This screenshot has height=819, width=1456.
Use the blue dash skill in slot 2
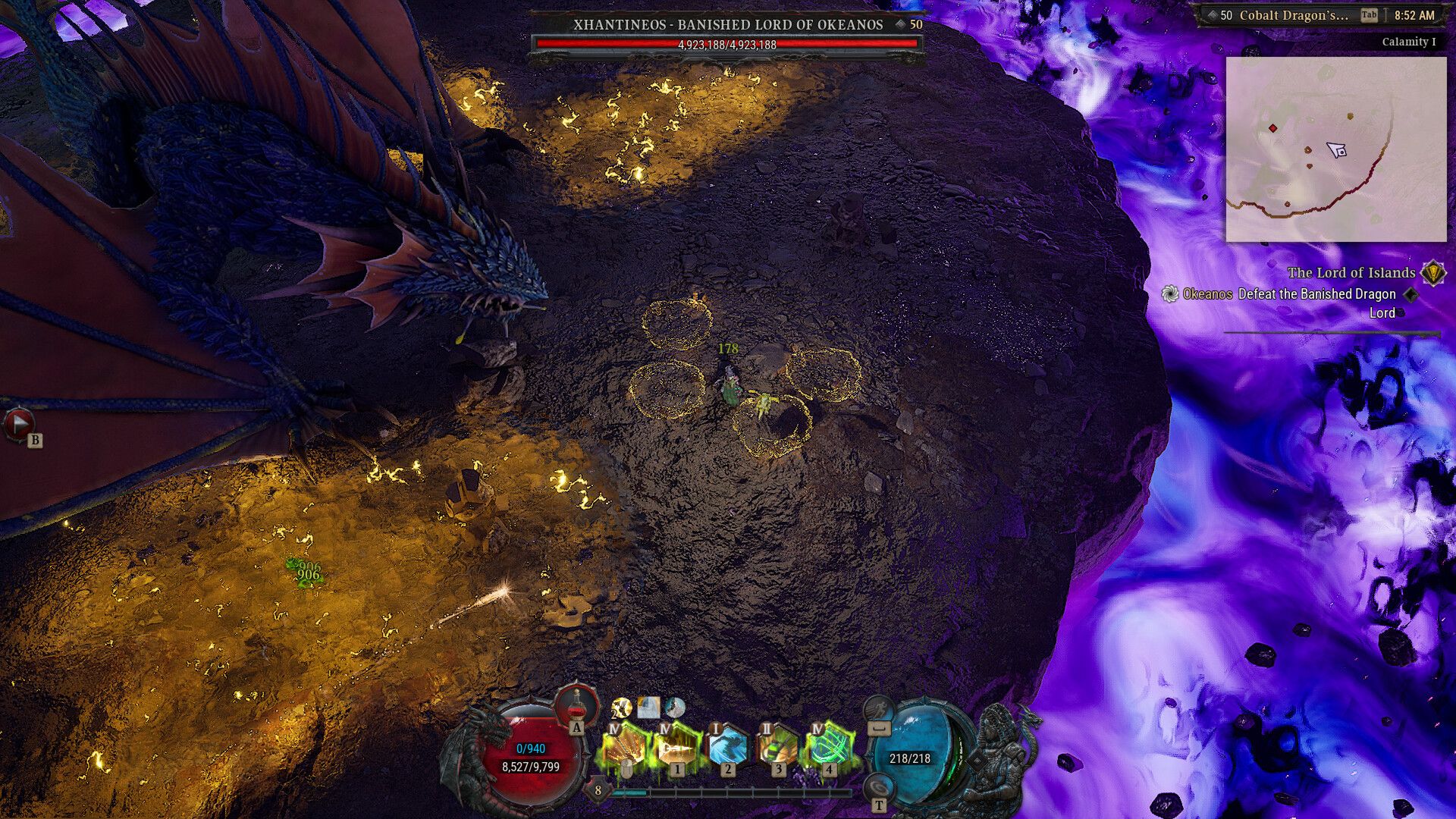coord(728,747)
